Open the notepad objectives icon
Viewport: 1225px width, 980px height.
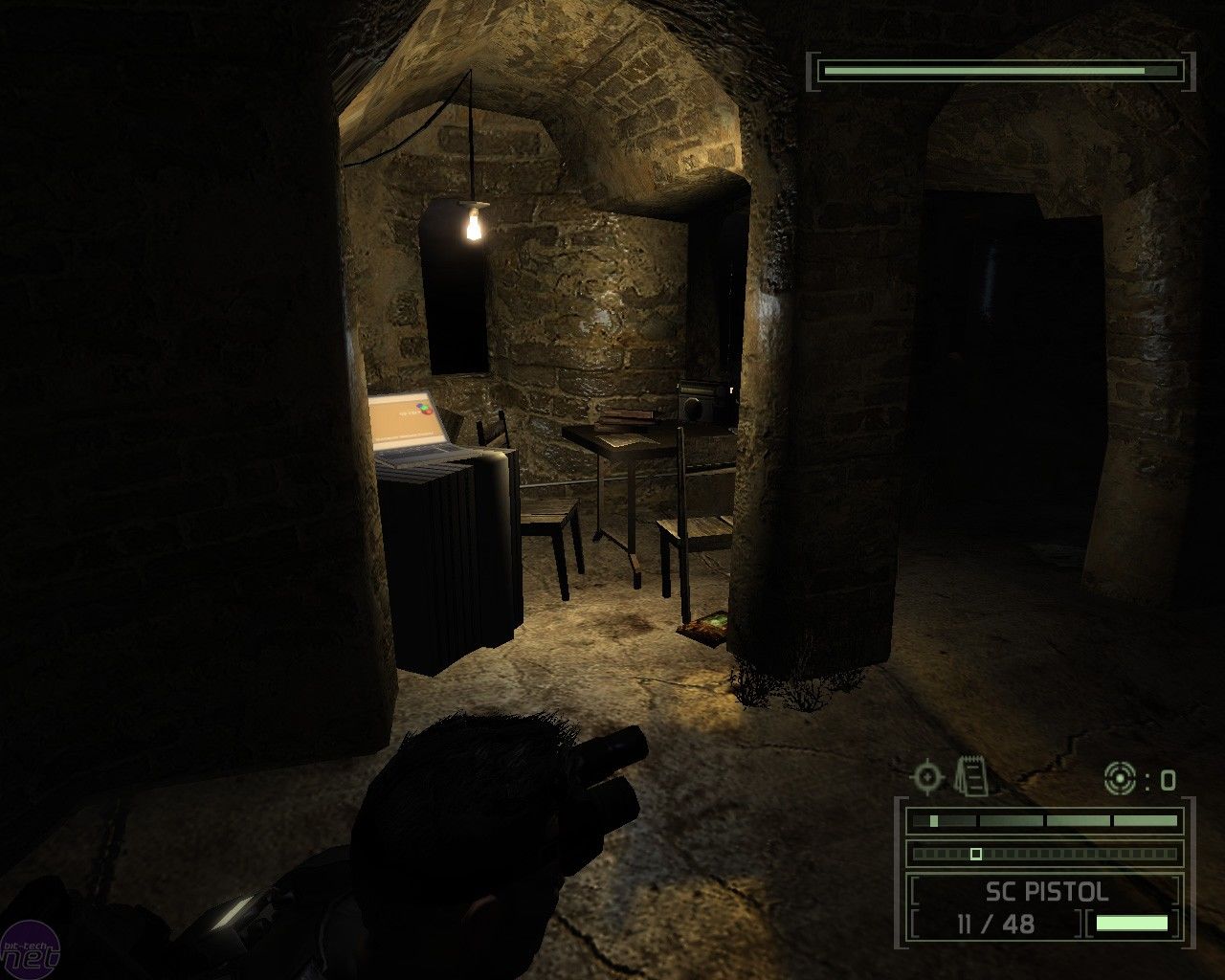click(x=971, y=775)
